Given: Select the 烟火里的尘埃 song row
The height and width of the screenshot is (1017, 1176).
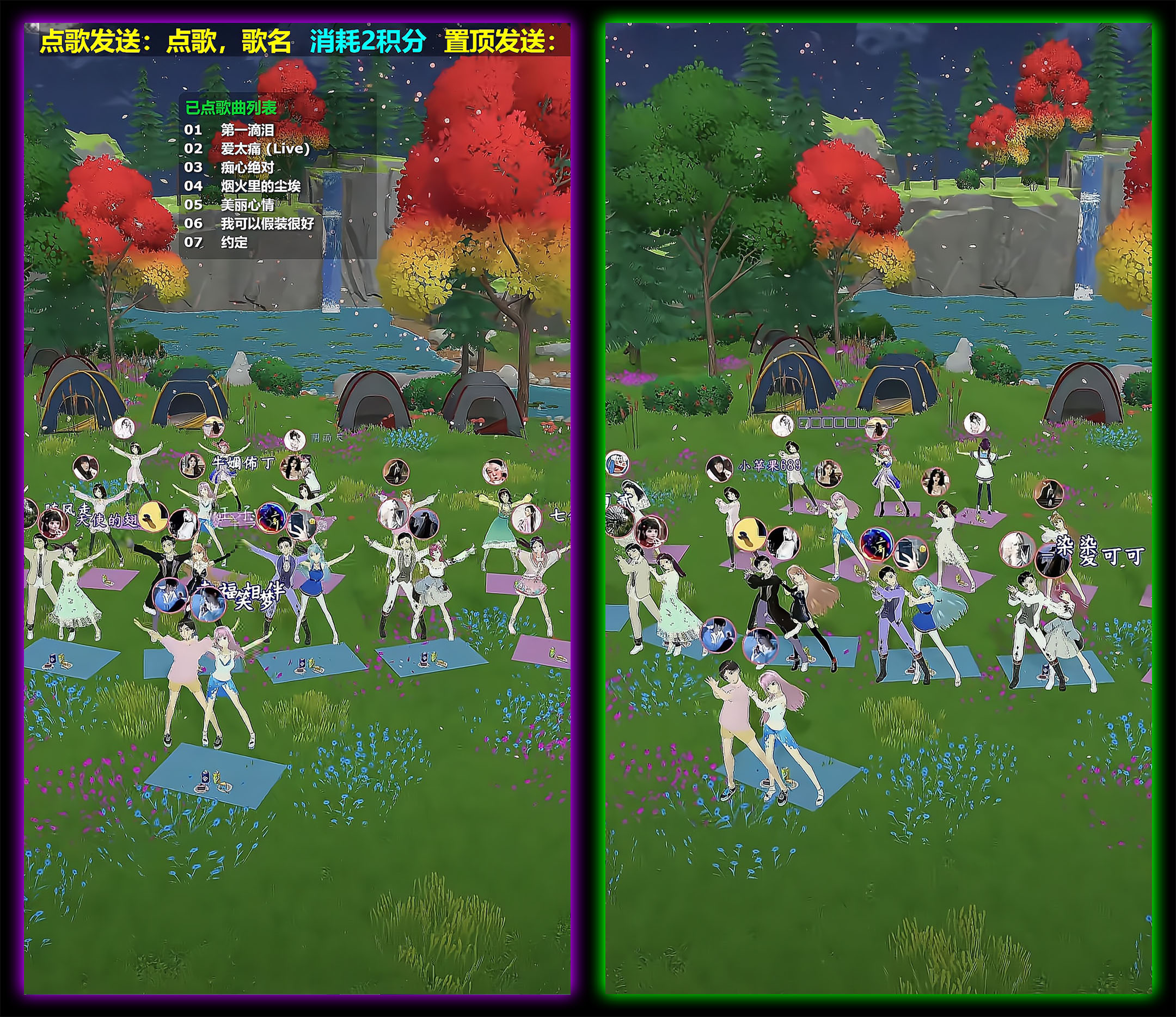Looking at the screenshot, I should 260,186.
